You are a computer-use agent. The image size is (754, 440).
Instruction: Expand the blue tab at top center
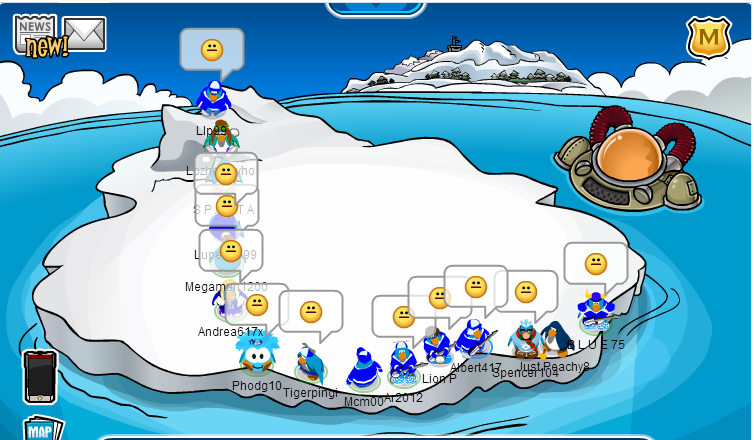click(x=376, y=7)
